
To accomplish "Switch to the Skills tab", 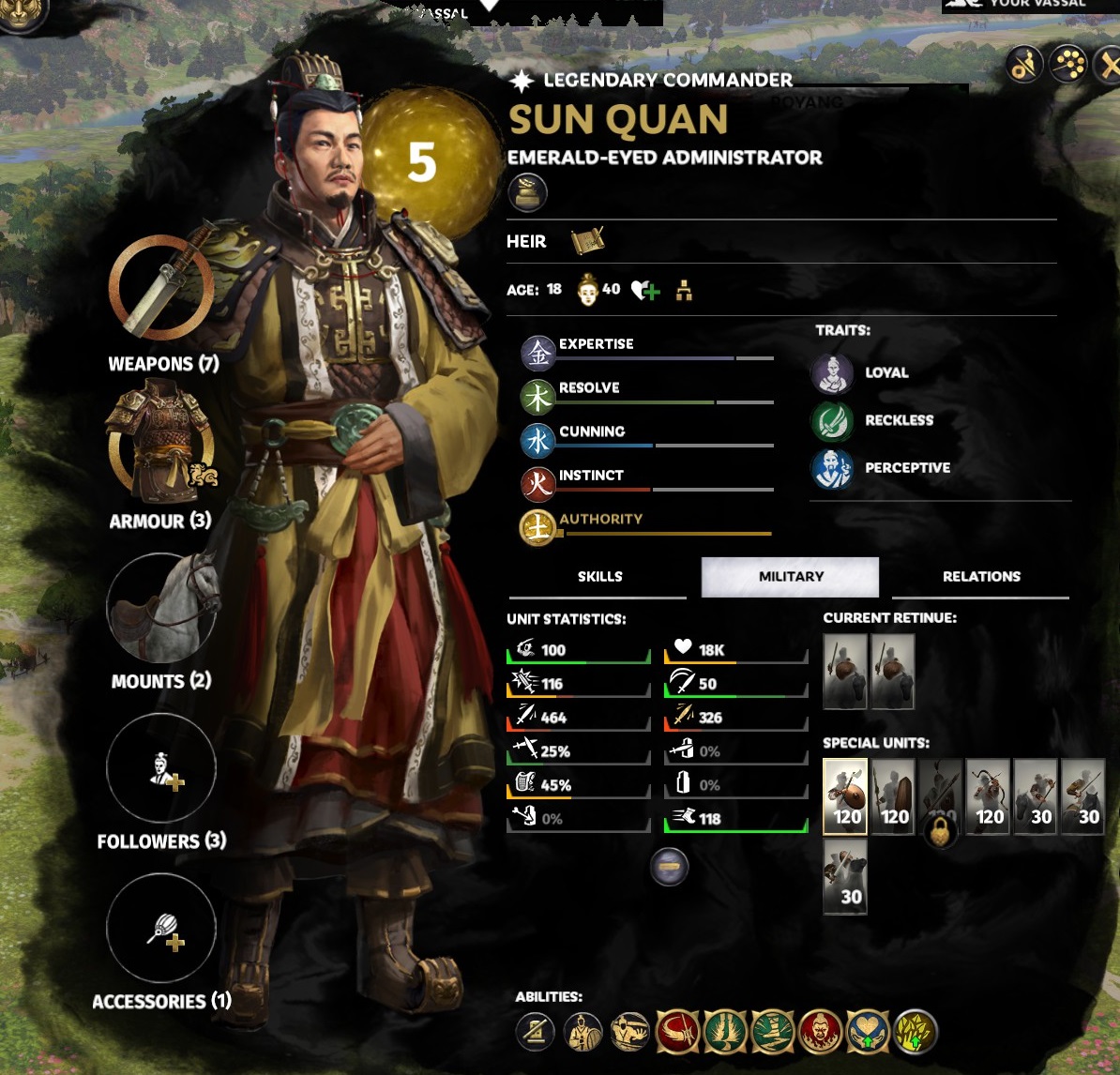I will coord(599,577).
